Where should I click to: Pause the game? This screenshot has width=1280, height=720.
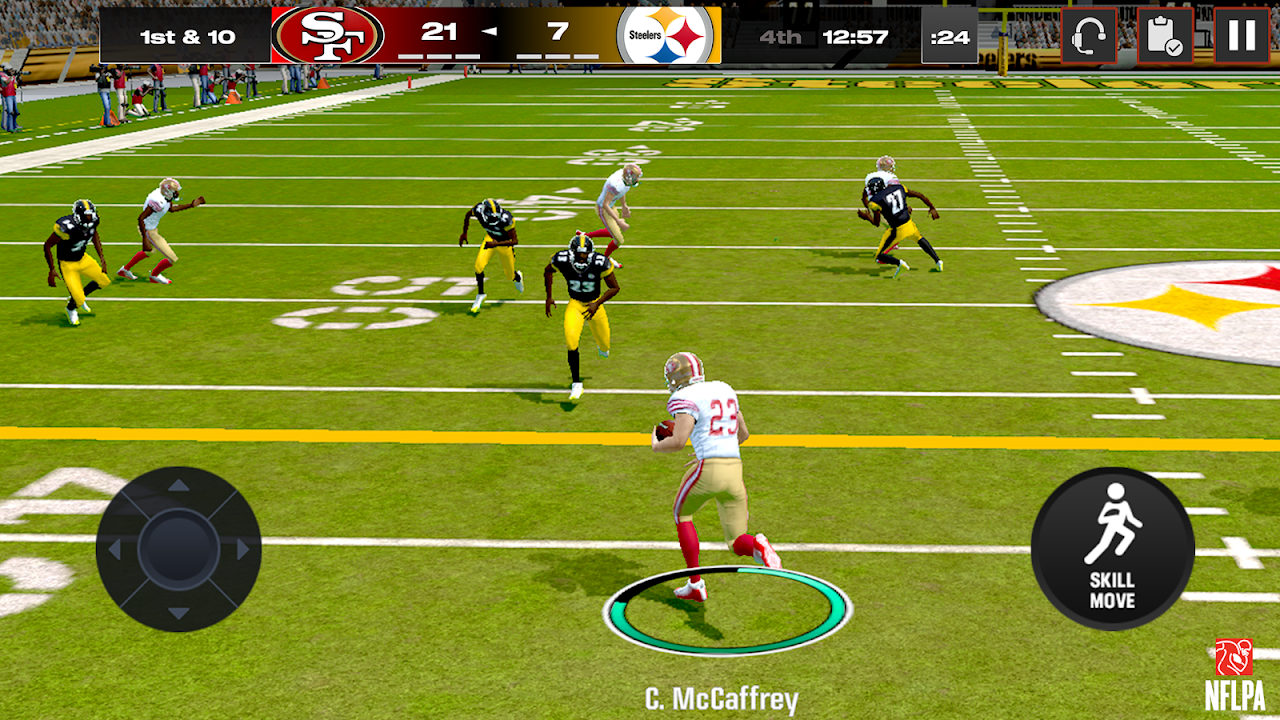pos(1241,35)
